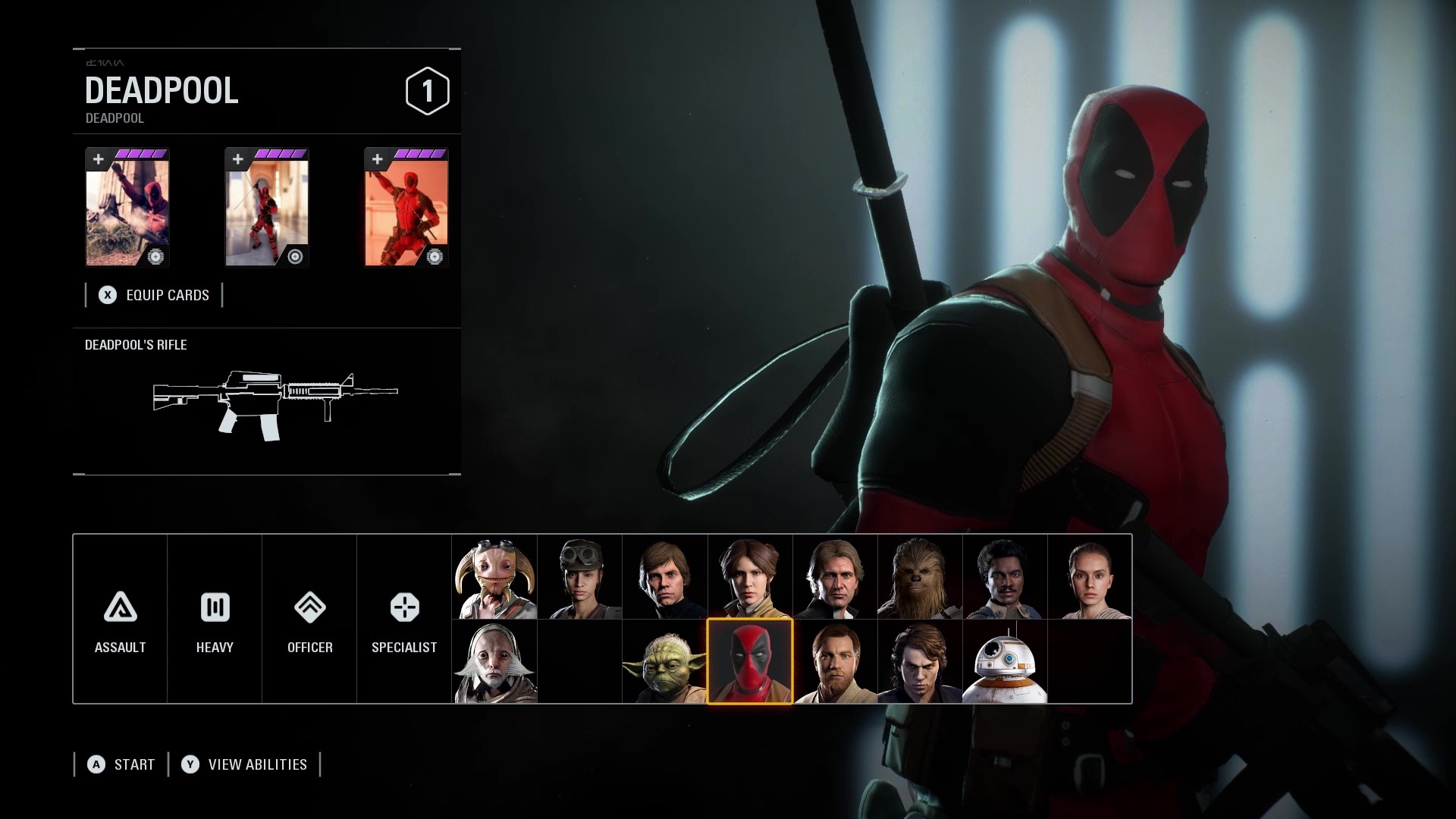Choose the blond man in black outfit
The image size is (1456, 819).
(x=664, y=577)
